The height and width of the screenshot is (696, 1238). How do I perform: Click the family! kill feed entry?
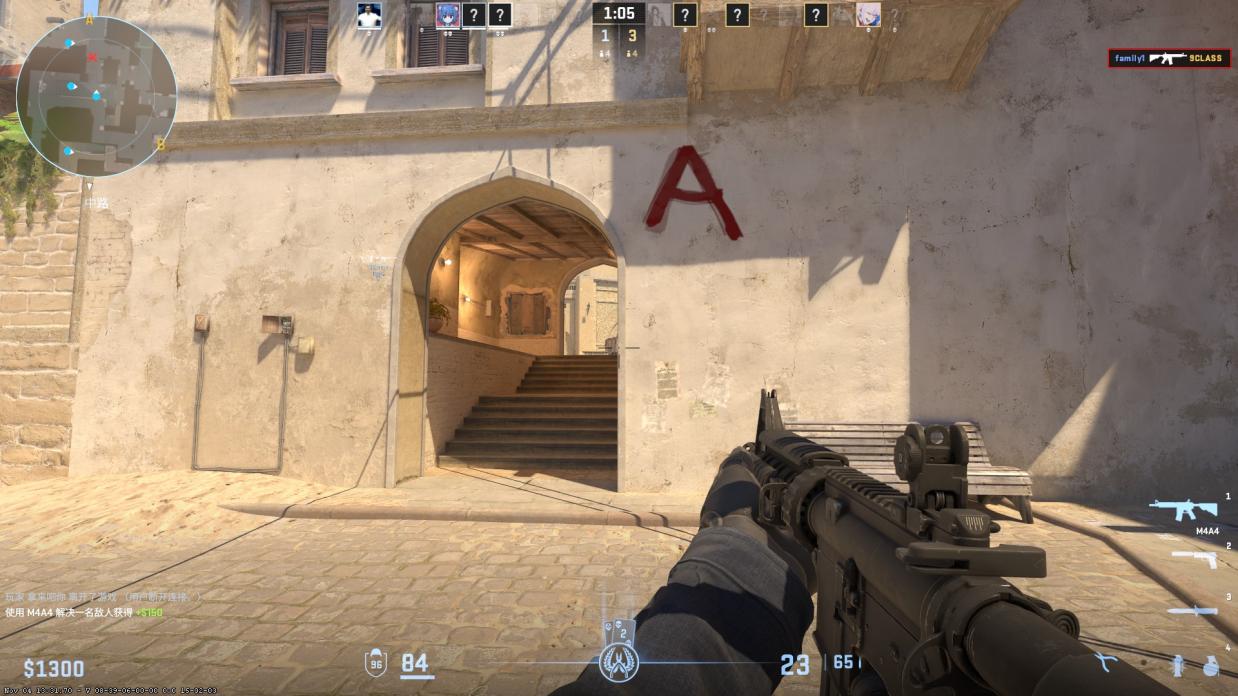click(x=1168, y=58)
